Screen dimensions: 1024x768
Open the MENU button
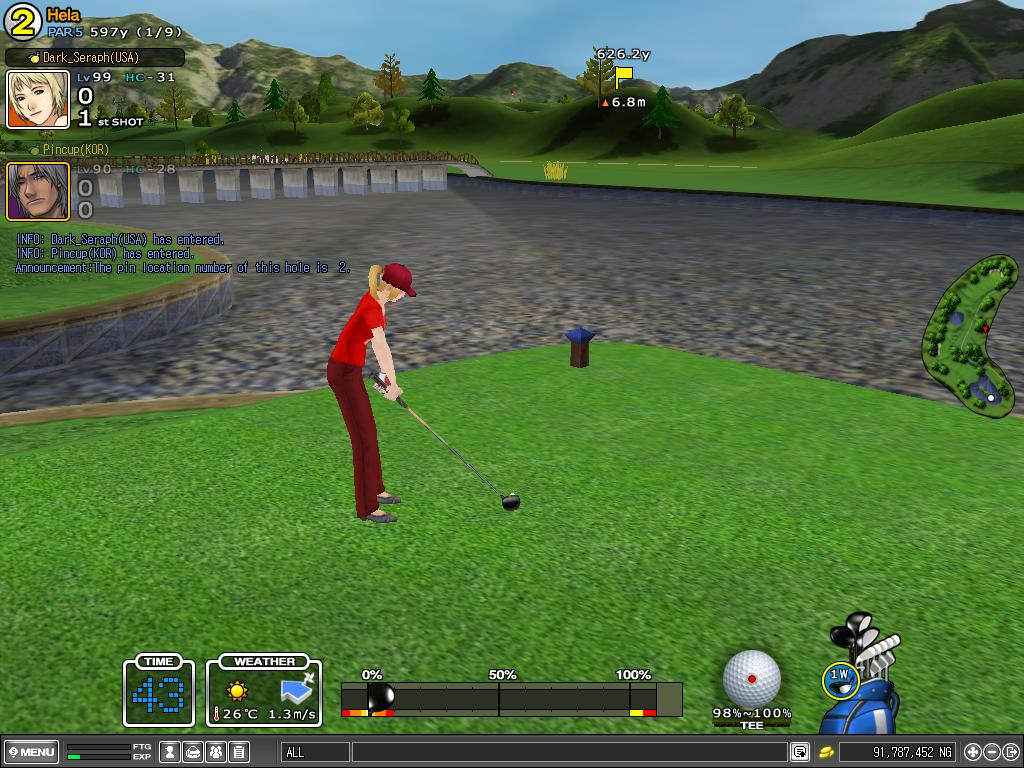[32, 752]
